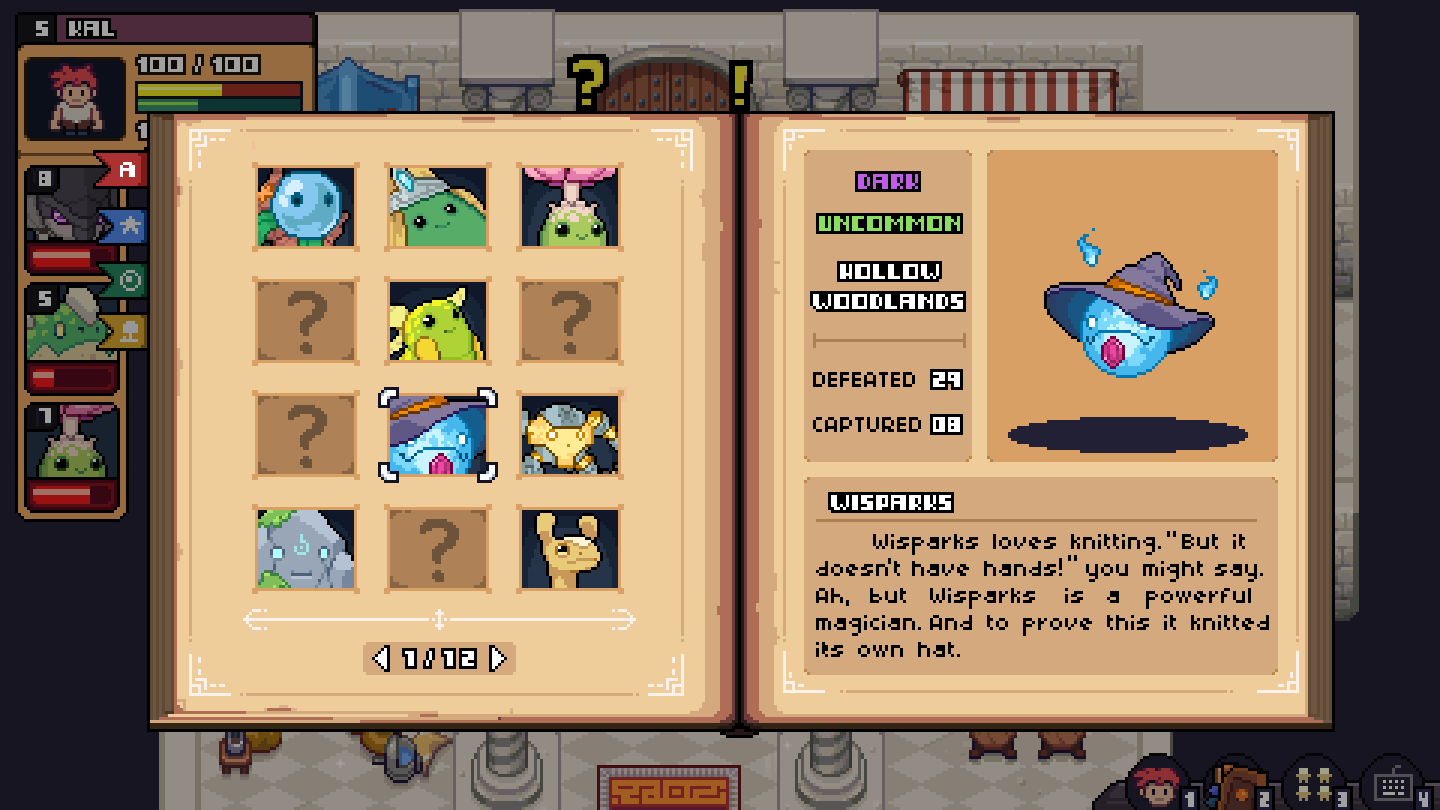Switch to the yellow tree banner tab

tap(129, 333)
